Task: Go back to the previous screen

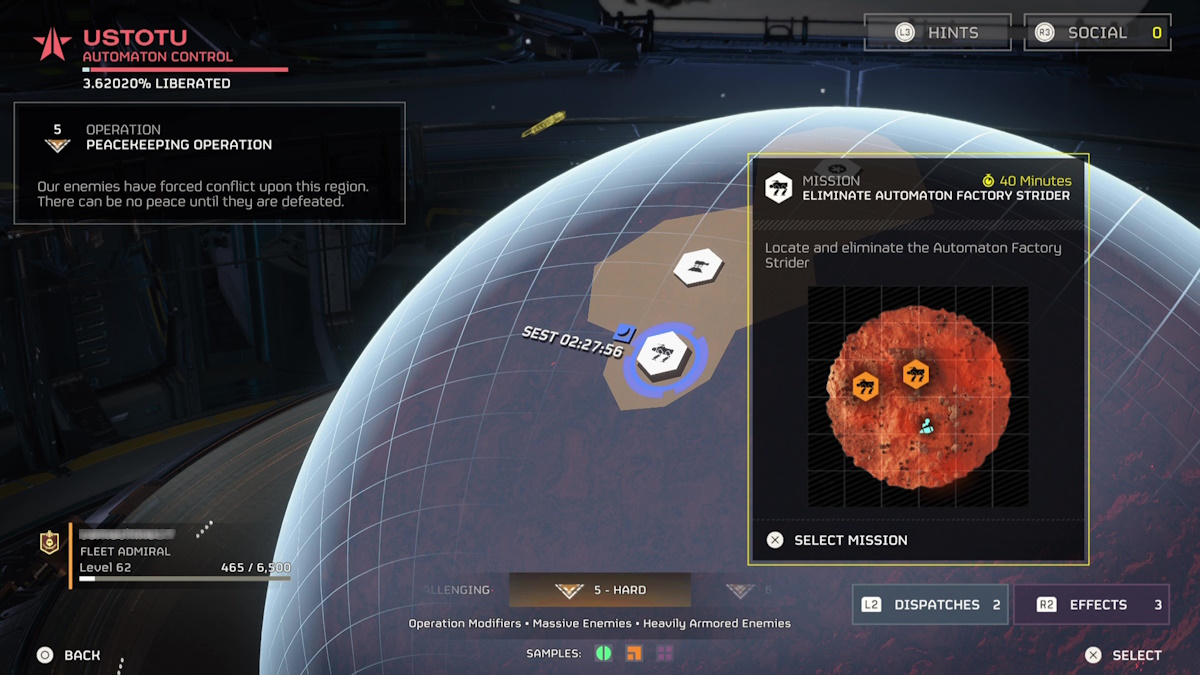Action: tap(70, 655)
